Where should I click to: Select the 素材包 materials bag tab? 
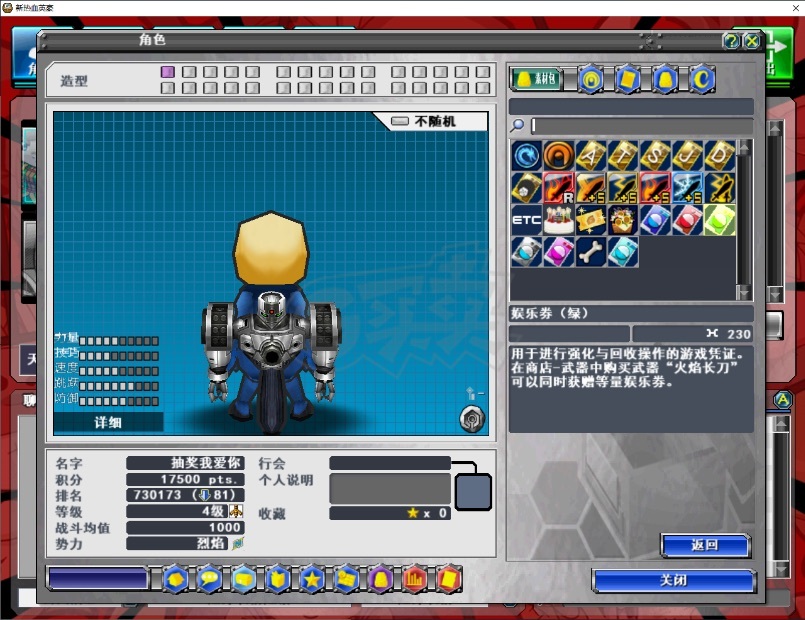coord(536,78)
